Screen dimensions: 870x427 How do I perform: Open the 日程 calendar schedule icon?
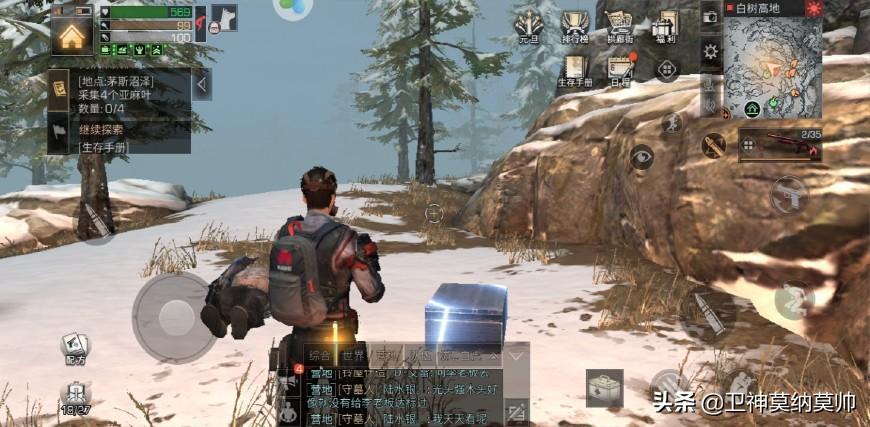(x=620, y=71)
